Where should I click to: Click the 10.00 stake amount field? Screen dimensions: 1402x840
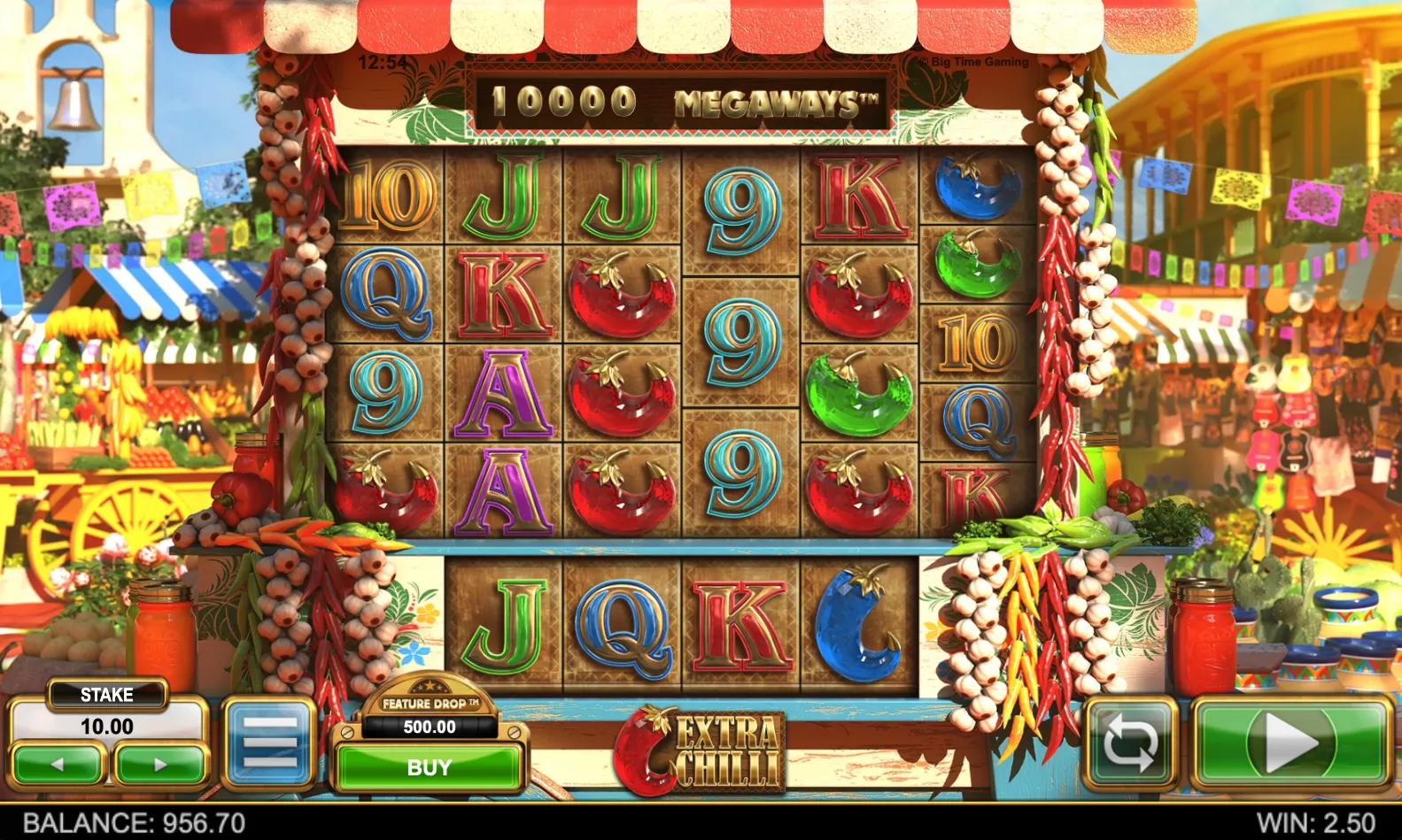pos(108,727)
